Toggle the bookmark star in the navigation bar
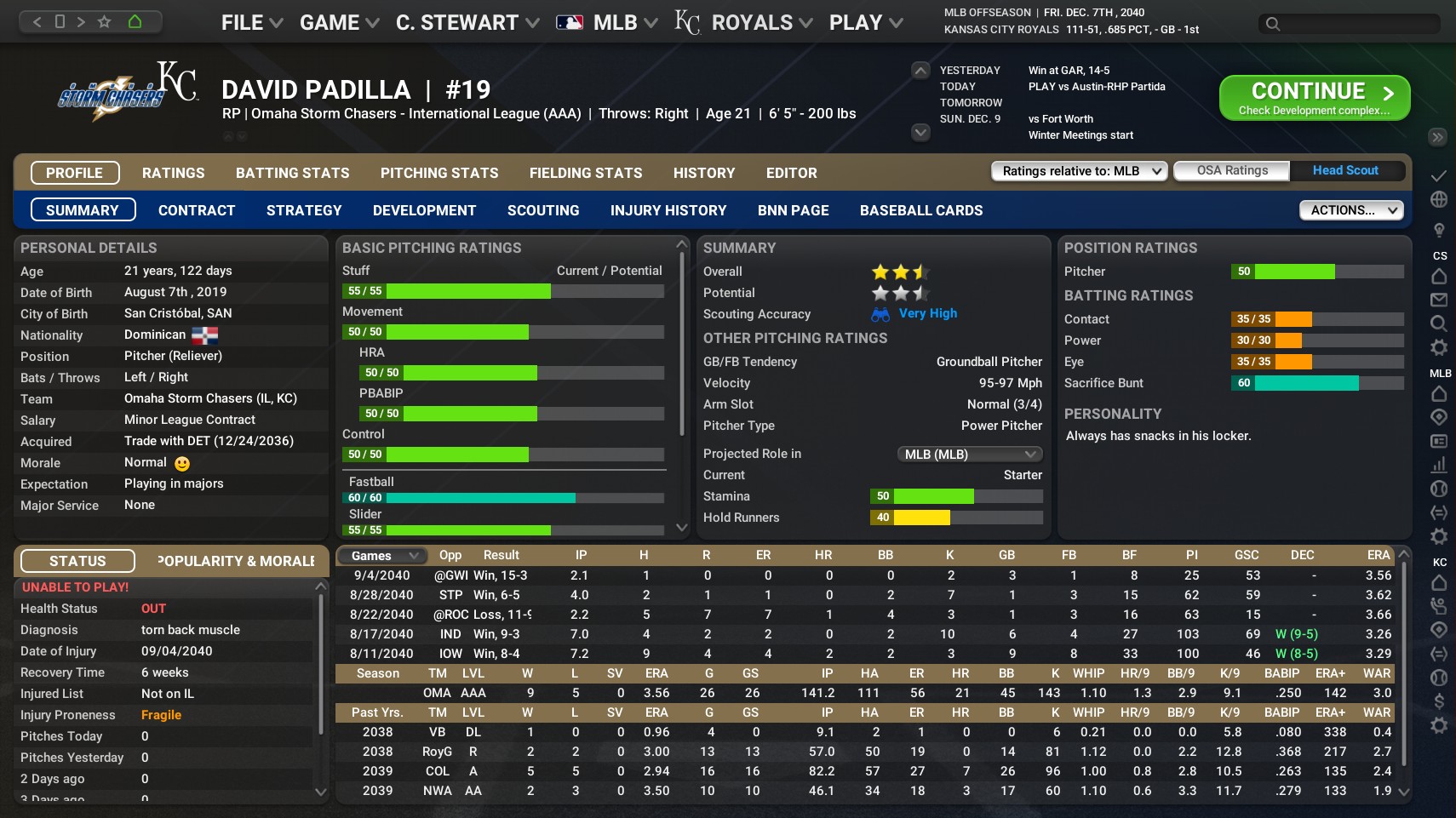 tap(105, 21)
